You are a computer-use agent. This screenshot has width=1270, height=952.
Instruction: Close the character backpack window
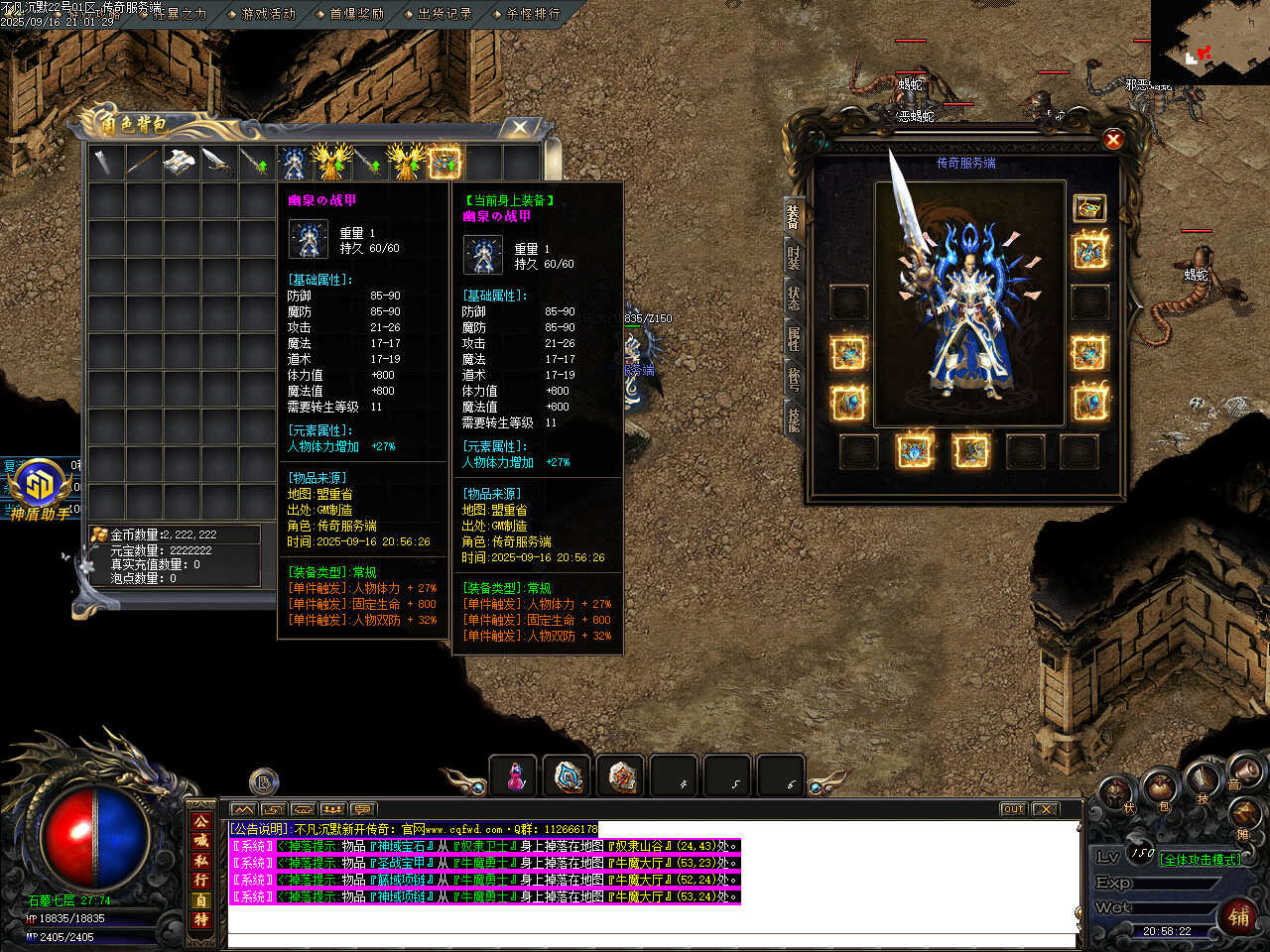coord(519,127)
